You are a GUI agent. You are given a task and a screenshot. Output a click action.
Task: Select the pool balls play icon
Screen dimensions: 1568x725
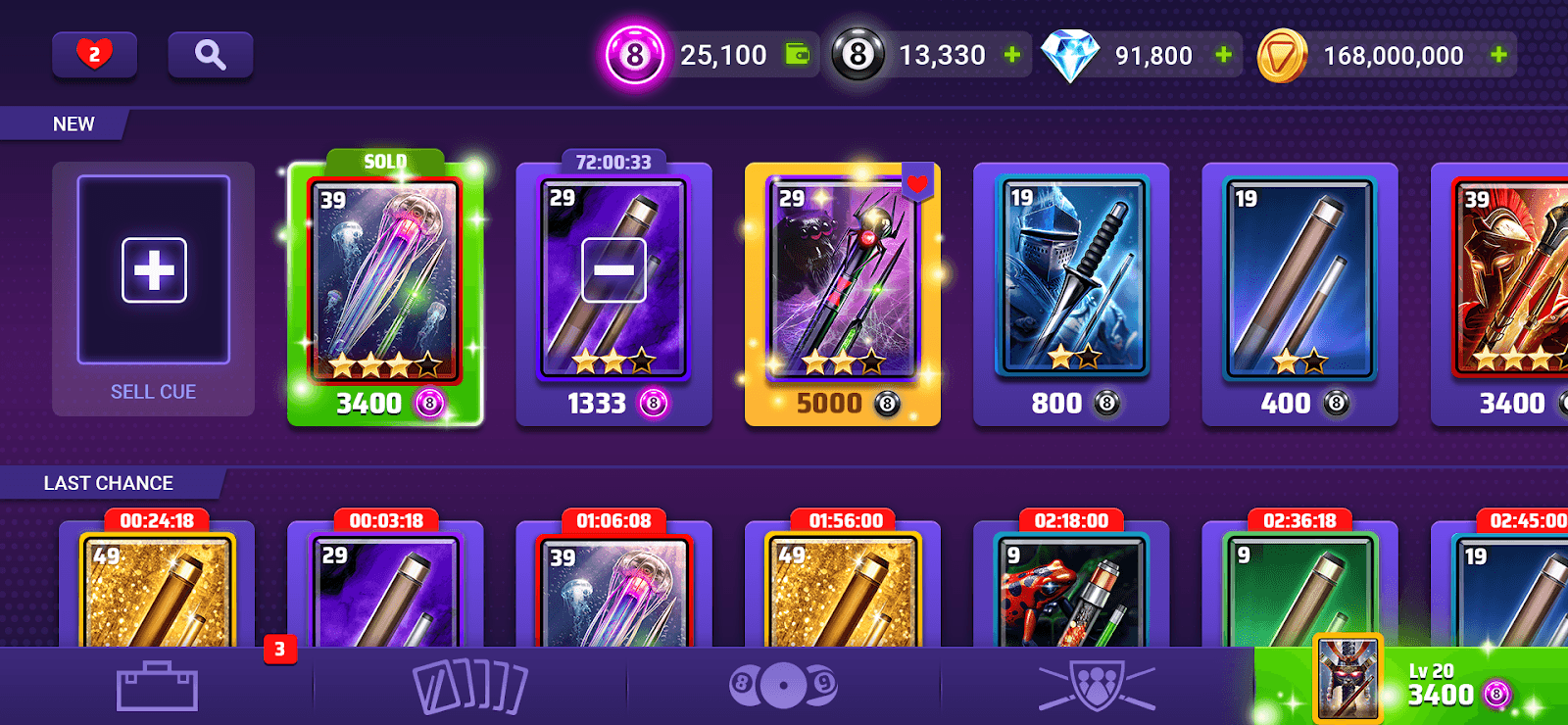(784, 686)
